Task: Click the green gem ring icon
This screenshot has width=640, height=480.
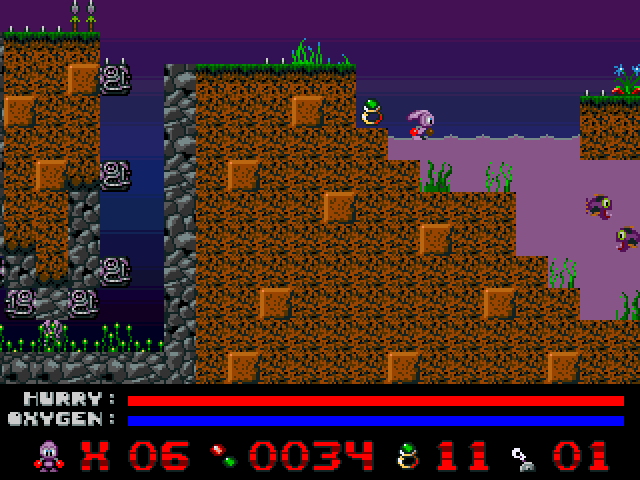Action: (x=407, y=455)
